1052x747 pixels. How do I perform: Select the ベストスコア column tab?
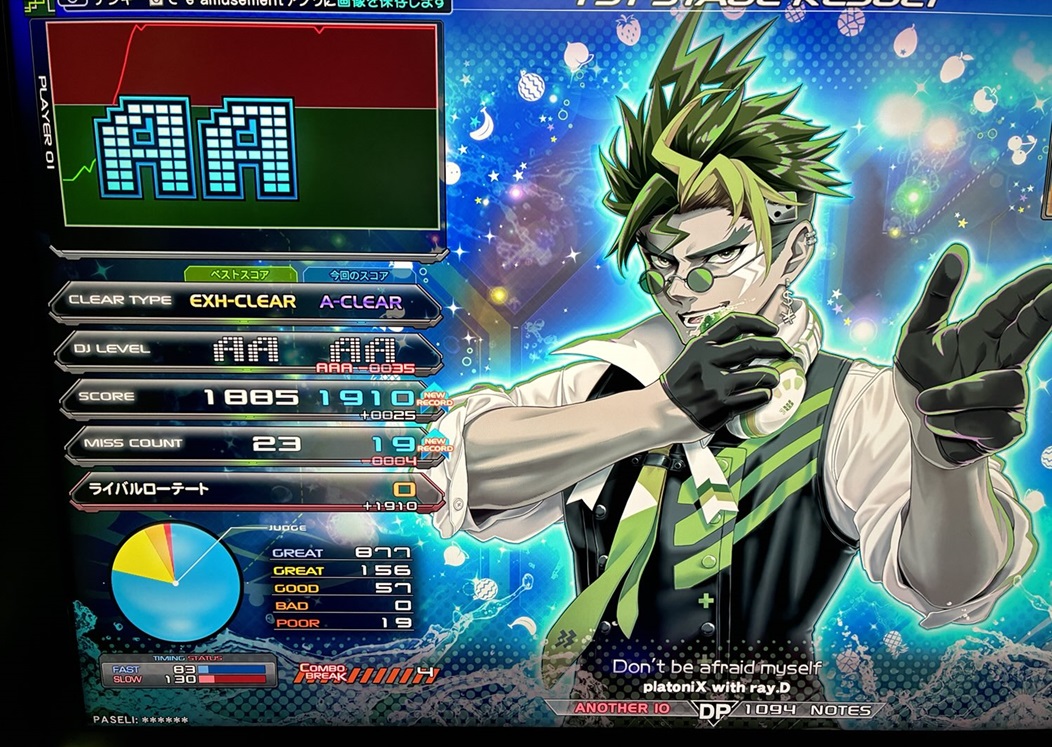pos(240,274)
